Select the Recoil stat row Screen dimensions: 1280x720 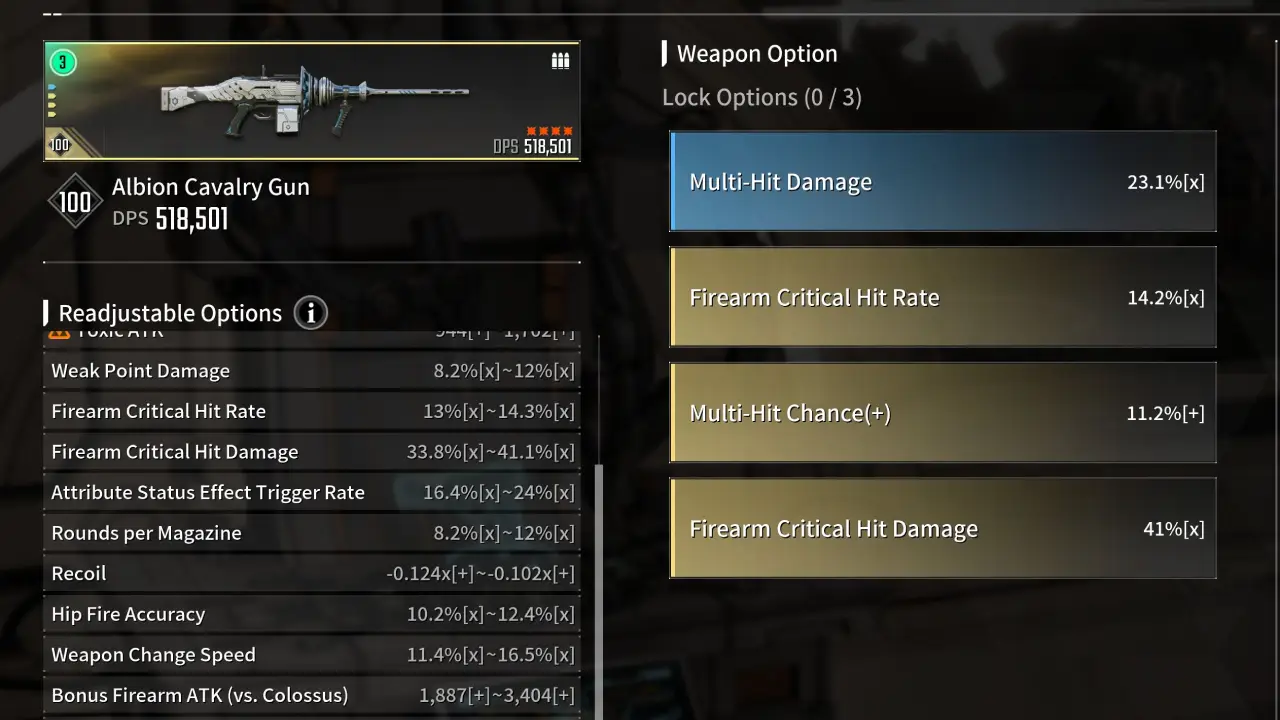(312, 573)
